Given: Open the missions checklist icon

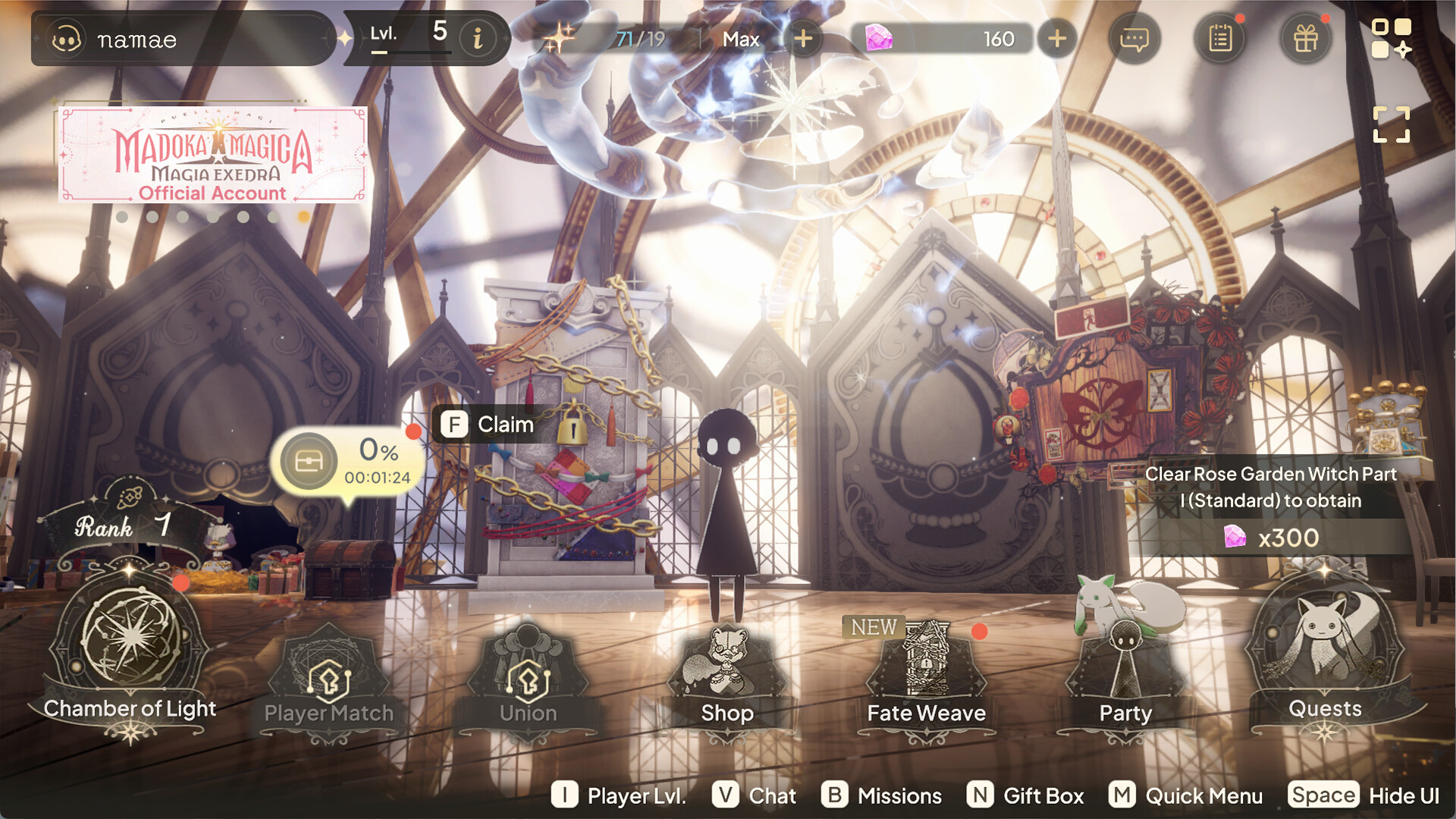Looking at the screenshot, I should [1220, 39].
